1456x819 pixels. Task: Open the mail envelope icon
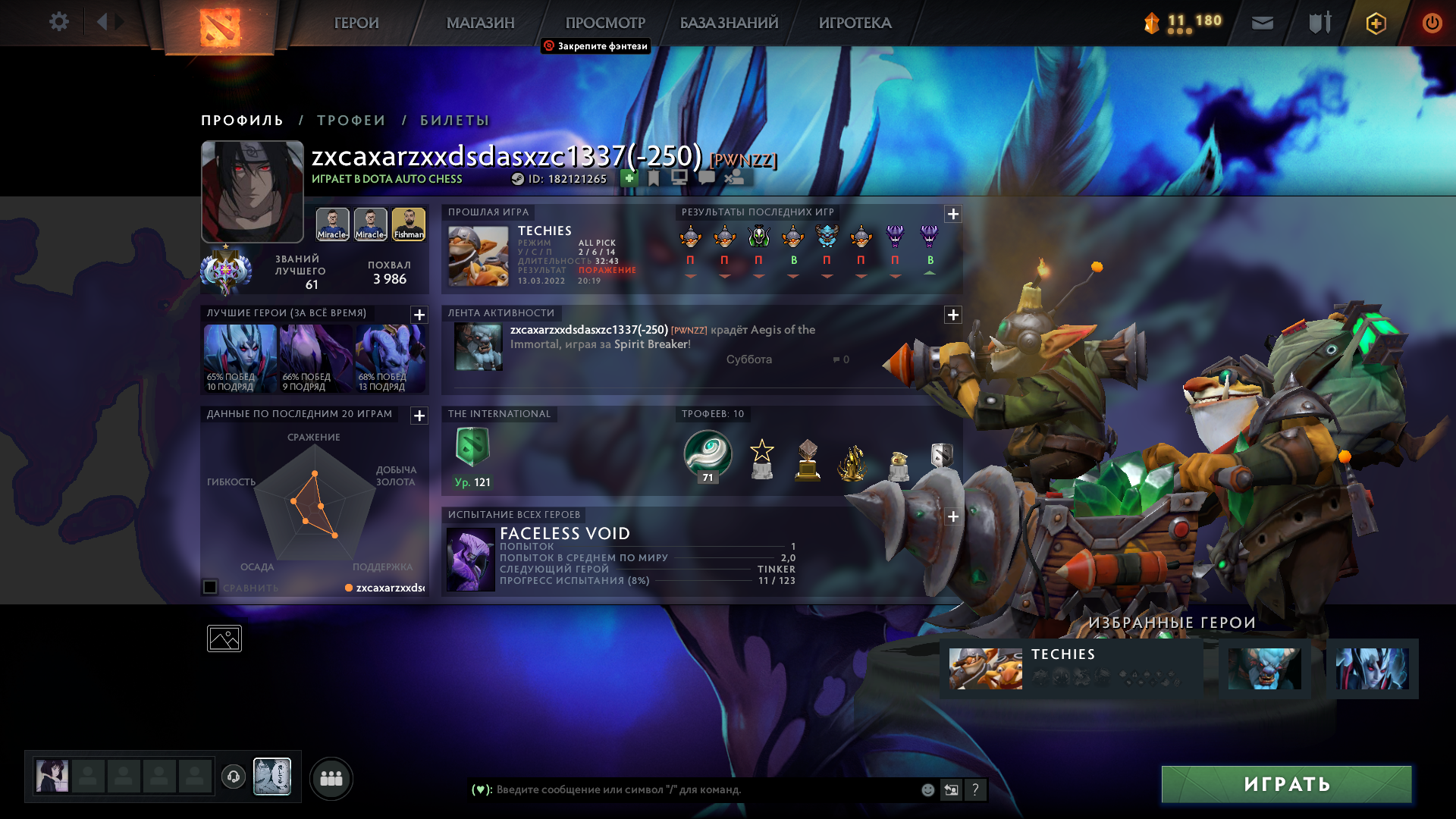(1262, 23)
